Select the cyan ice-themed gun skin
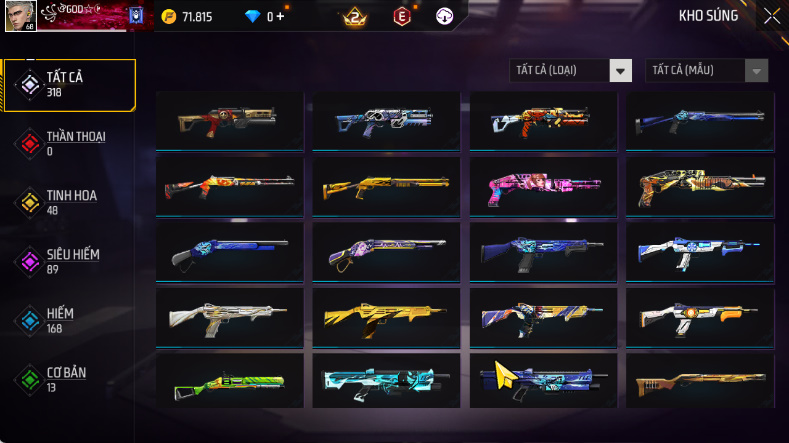This screenshot has width=789, height=443. tap(385, 381)
